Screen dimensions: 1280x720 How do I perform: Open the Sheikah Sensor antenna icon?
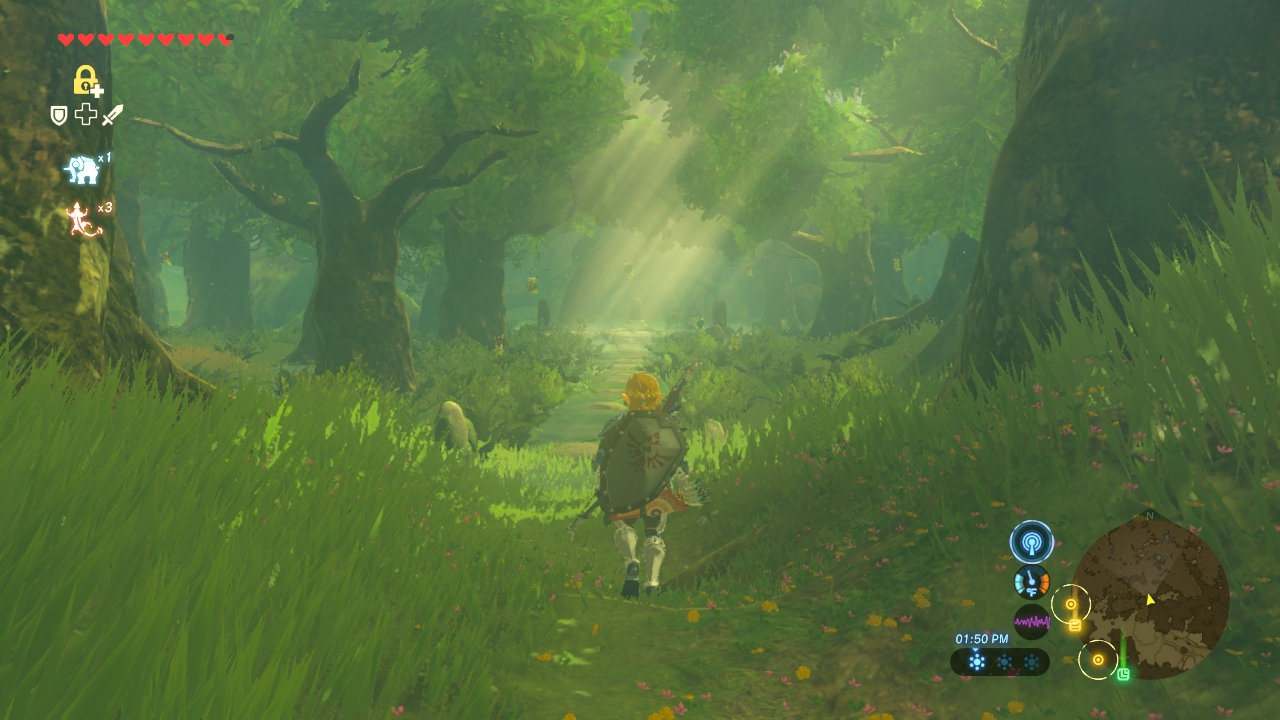(x=1031, y=542)
